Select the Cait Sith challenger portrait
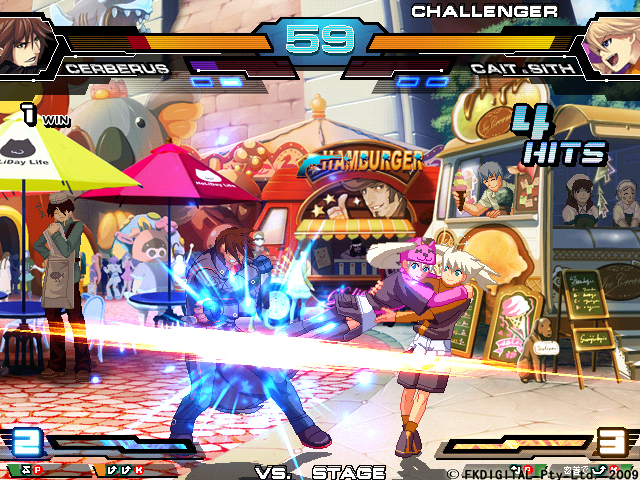Screen dimensions: 640x480 click(x=612, y=45)
